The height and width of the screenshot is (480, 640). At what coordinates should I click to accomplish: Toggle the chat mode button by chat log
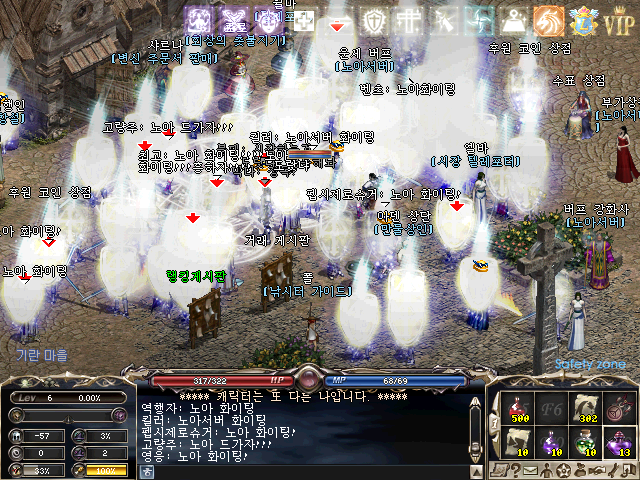(146, 471)
